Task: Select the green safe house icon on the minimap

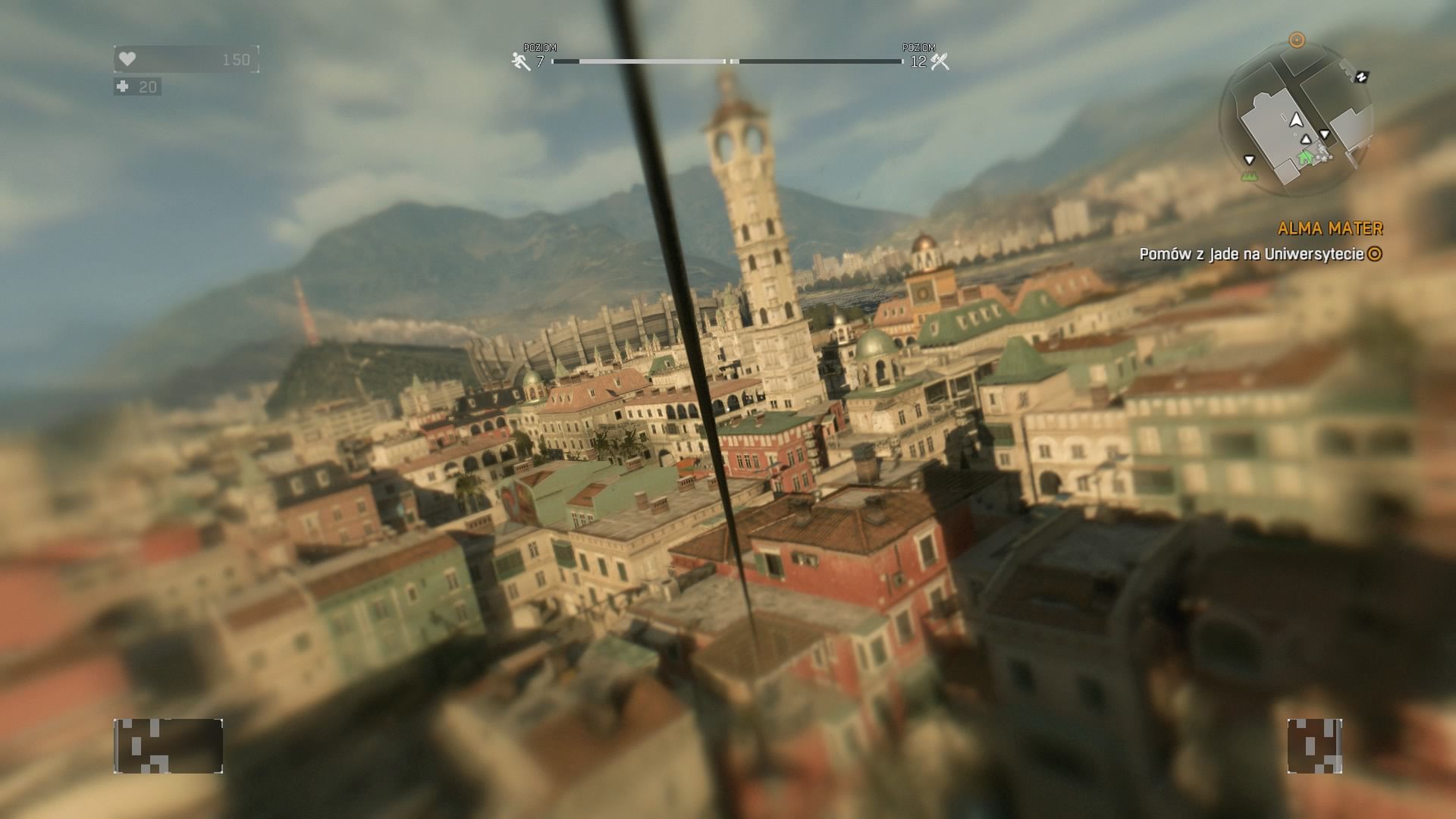Action: pyautogui.click(x=1305, y=158)
